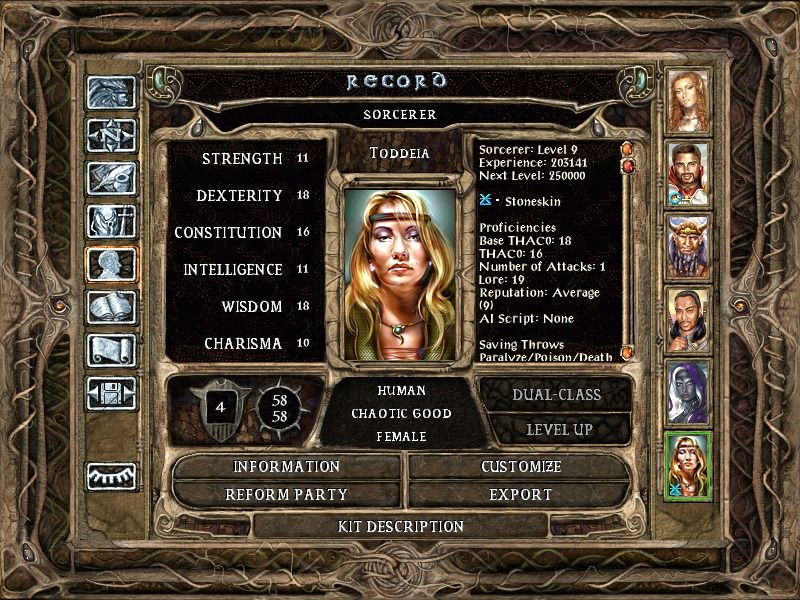The width and height of the screenshot is (800, 600).
Task: Open the priest scroll icon
Action: coord(111,350)
